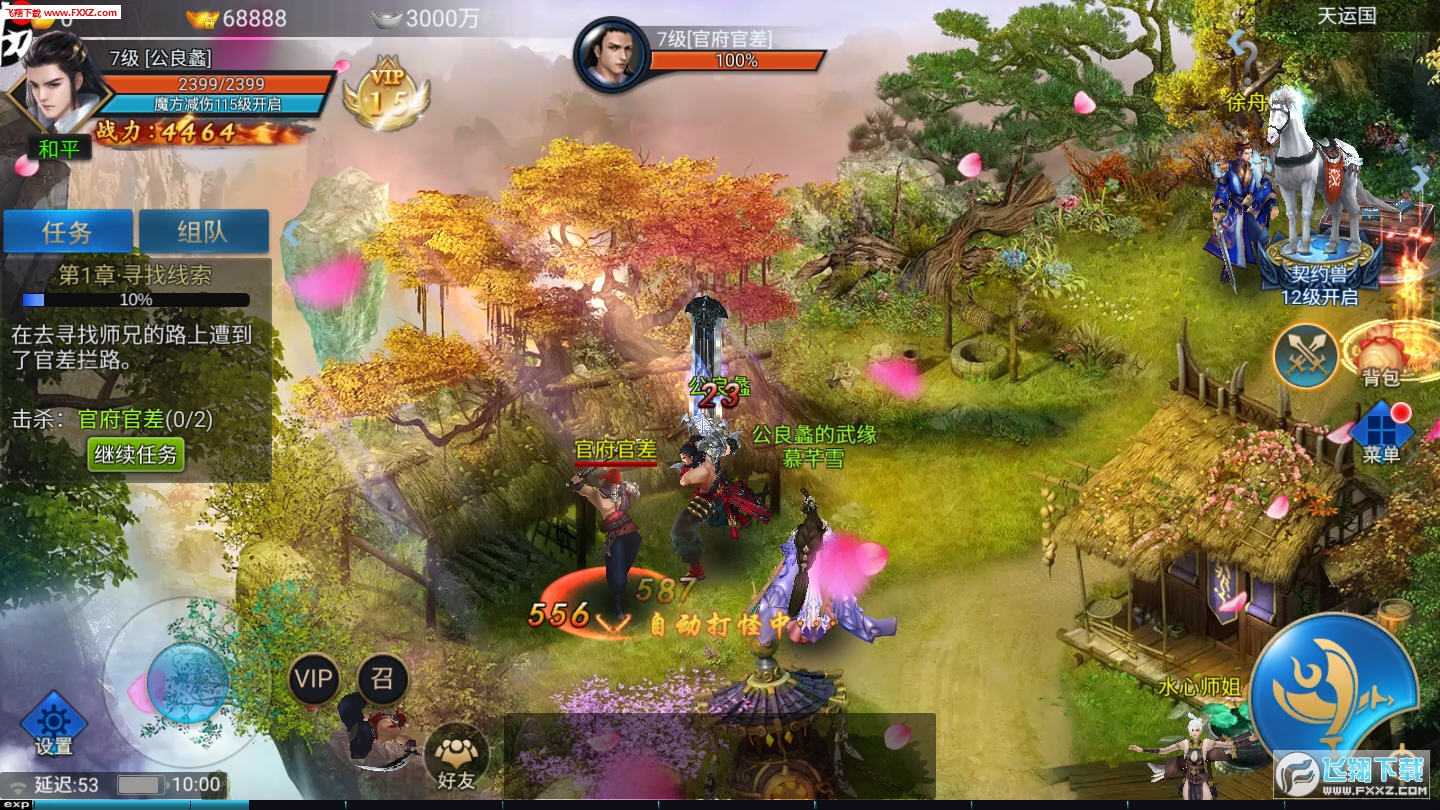Click the gold ingot 68888 currency
The width and height of the screenshot is (1440, 810).
[238, 18]
